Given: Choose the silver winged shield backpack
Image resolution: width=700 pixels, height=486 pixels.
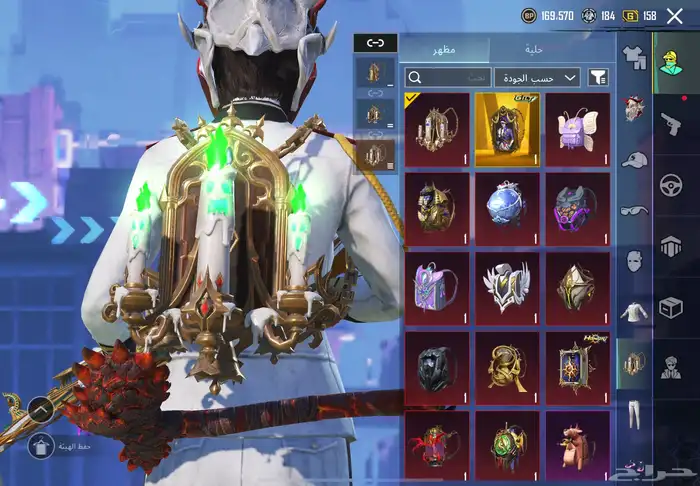Looking at the screenshot, I should (507, 287).
